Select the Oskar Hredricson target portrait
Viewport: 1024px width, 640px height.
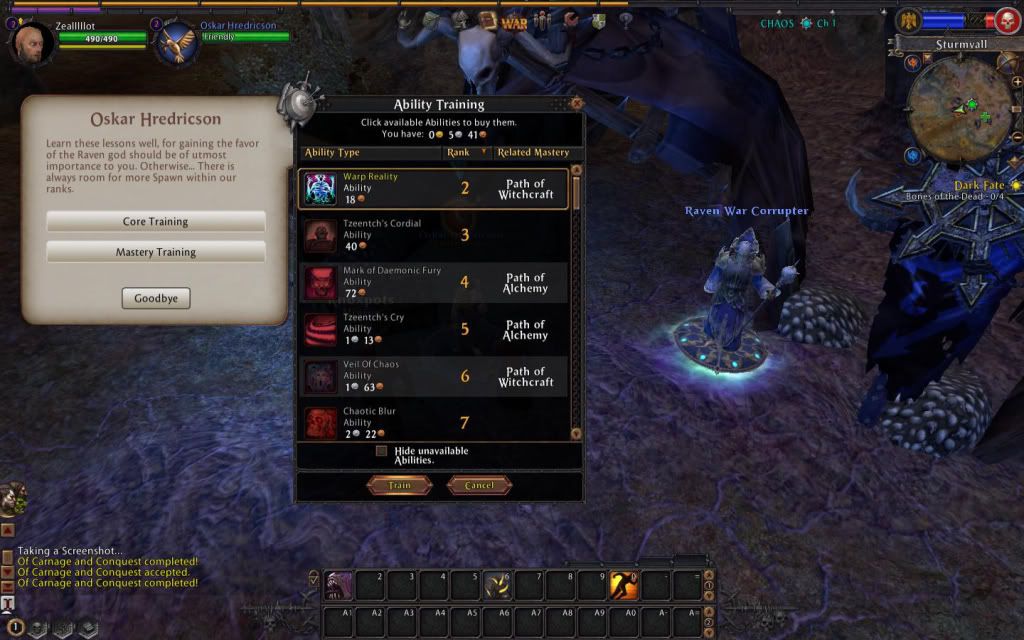[178, 43]
